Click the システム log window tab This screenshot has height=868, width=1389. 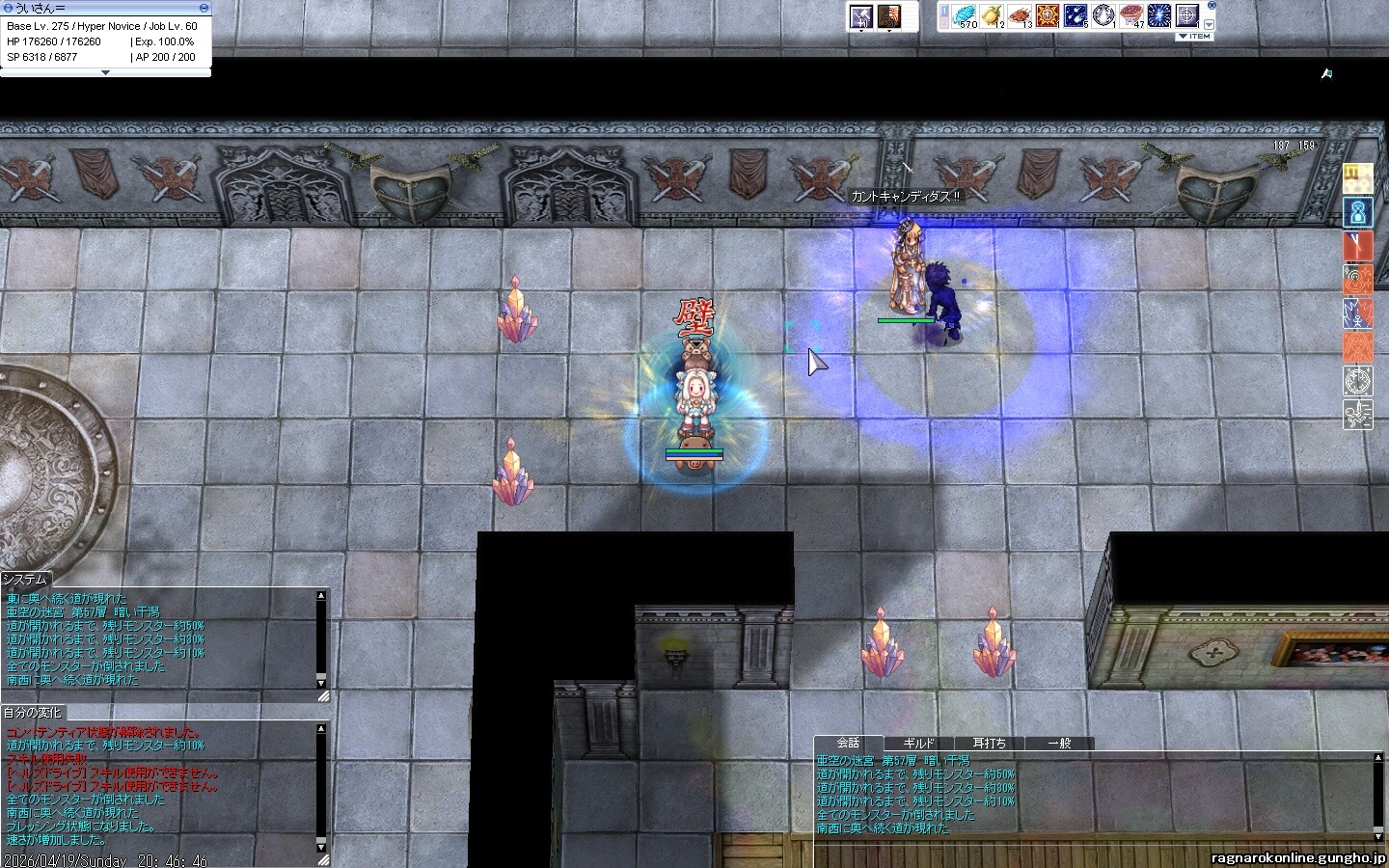[x=26, y=580]
